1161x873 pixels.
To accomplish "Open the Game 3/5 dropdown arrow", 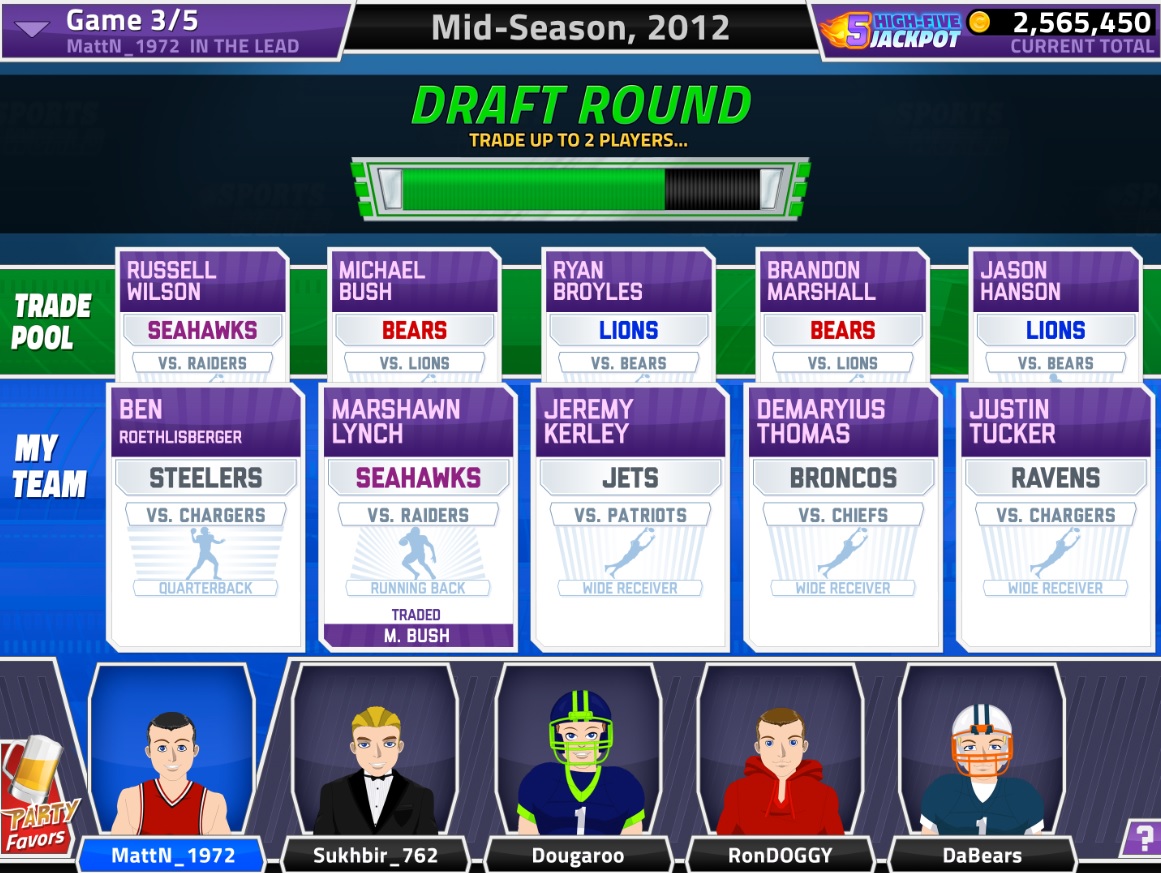I will [x=32, y=28].
